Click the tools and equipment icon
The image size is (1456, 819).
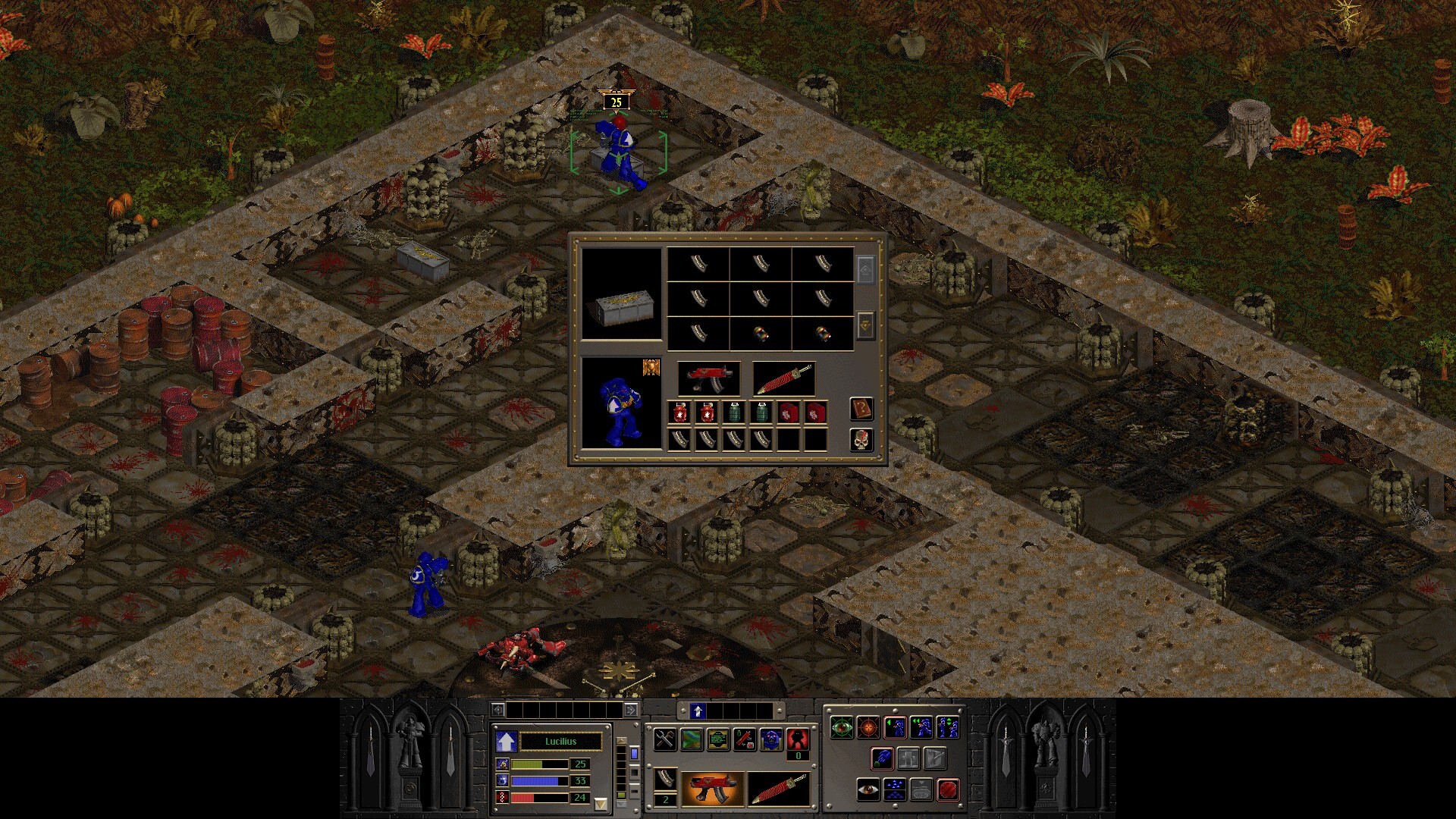664,739
